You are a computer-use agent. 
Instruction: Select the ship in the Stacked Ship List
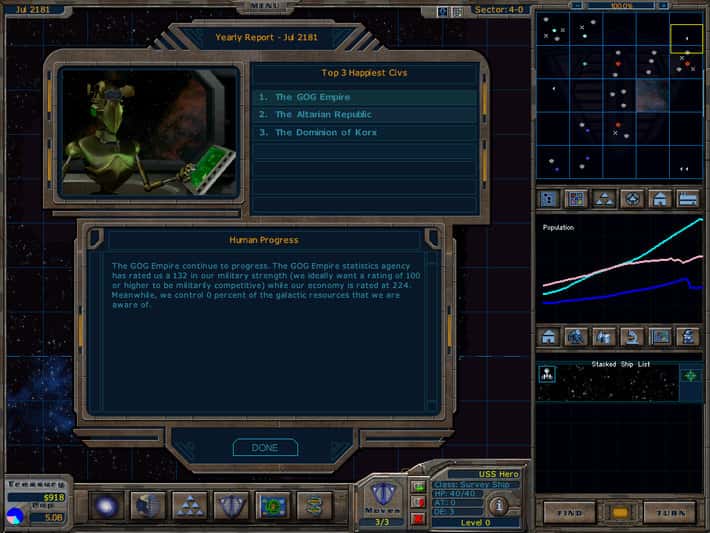[548, 375]
